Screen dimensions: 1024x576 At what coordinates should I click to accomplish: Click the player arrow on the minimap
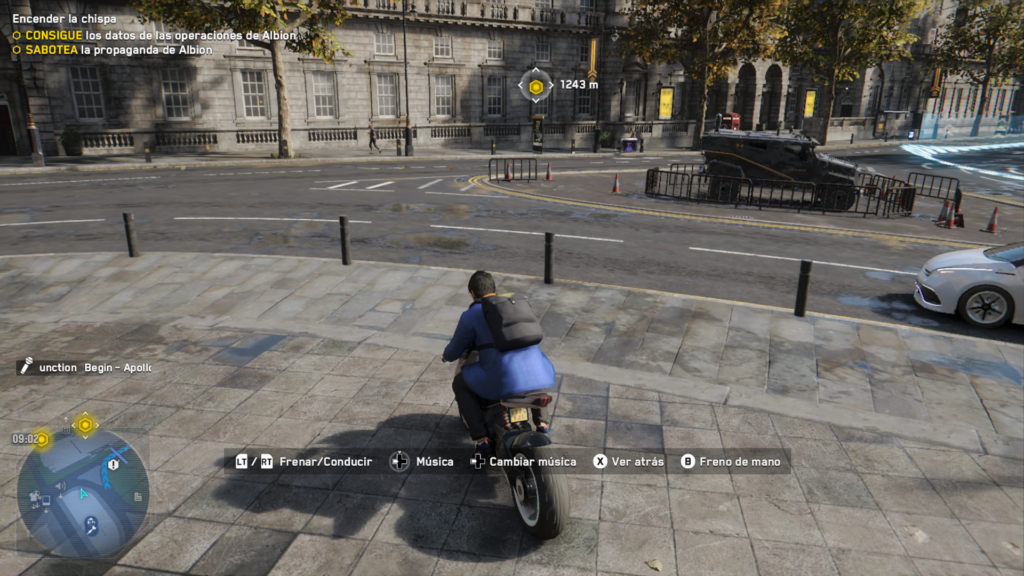tap(84, 492)
